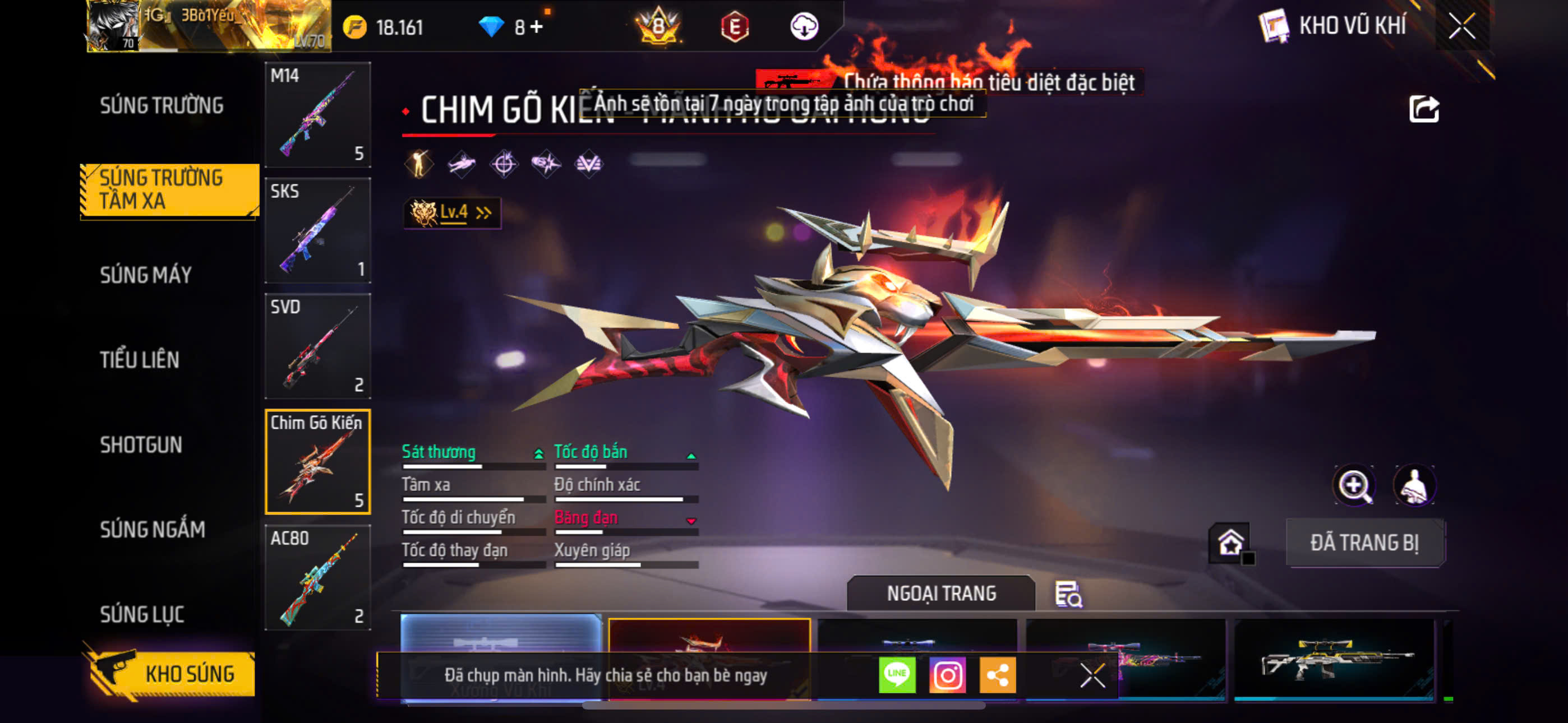Open the Lv.4 skin upgrade badge

(x=451, y=212)
